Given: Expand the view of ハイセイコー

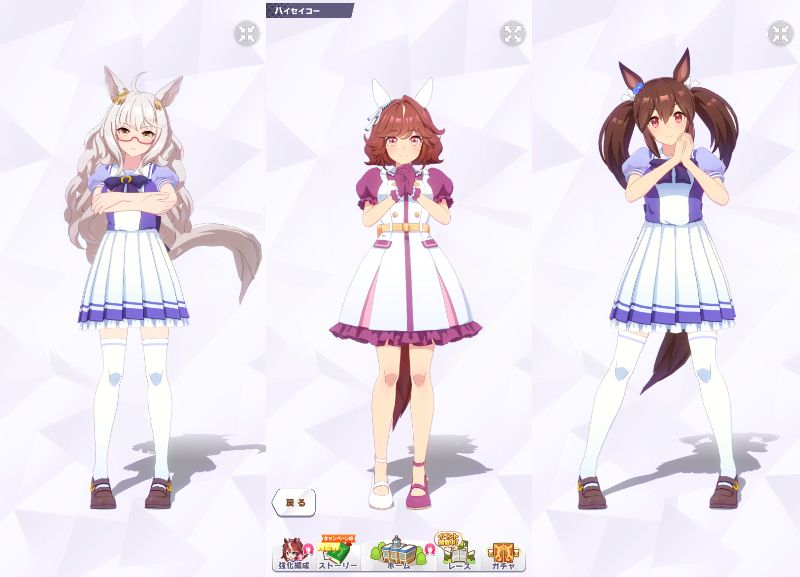Looking at the screenshot, I should click(x=512, y=34).
